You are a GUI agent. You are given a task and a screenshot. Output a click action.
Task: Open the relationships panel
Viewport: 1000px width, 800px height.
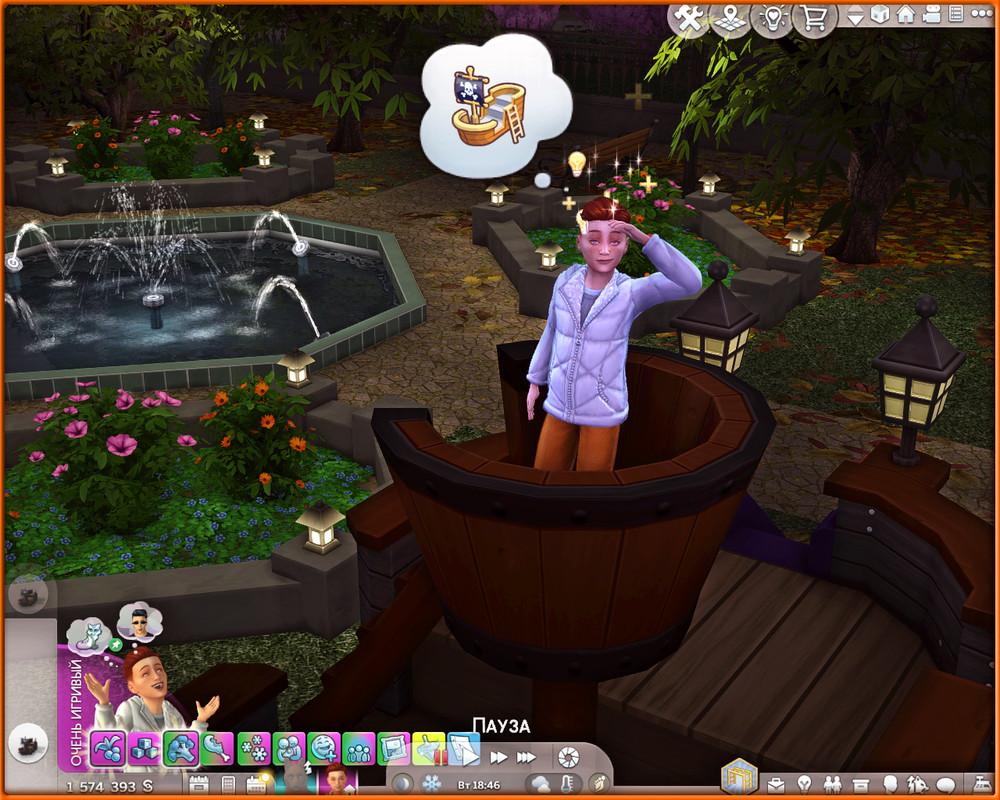(x=830, y=783)
